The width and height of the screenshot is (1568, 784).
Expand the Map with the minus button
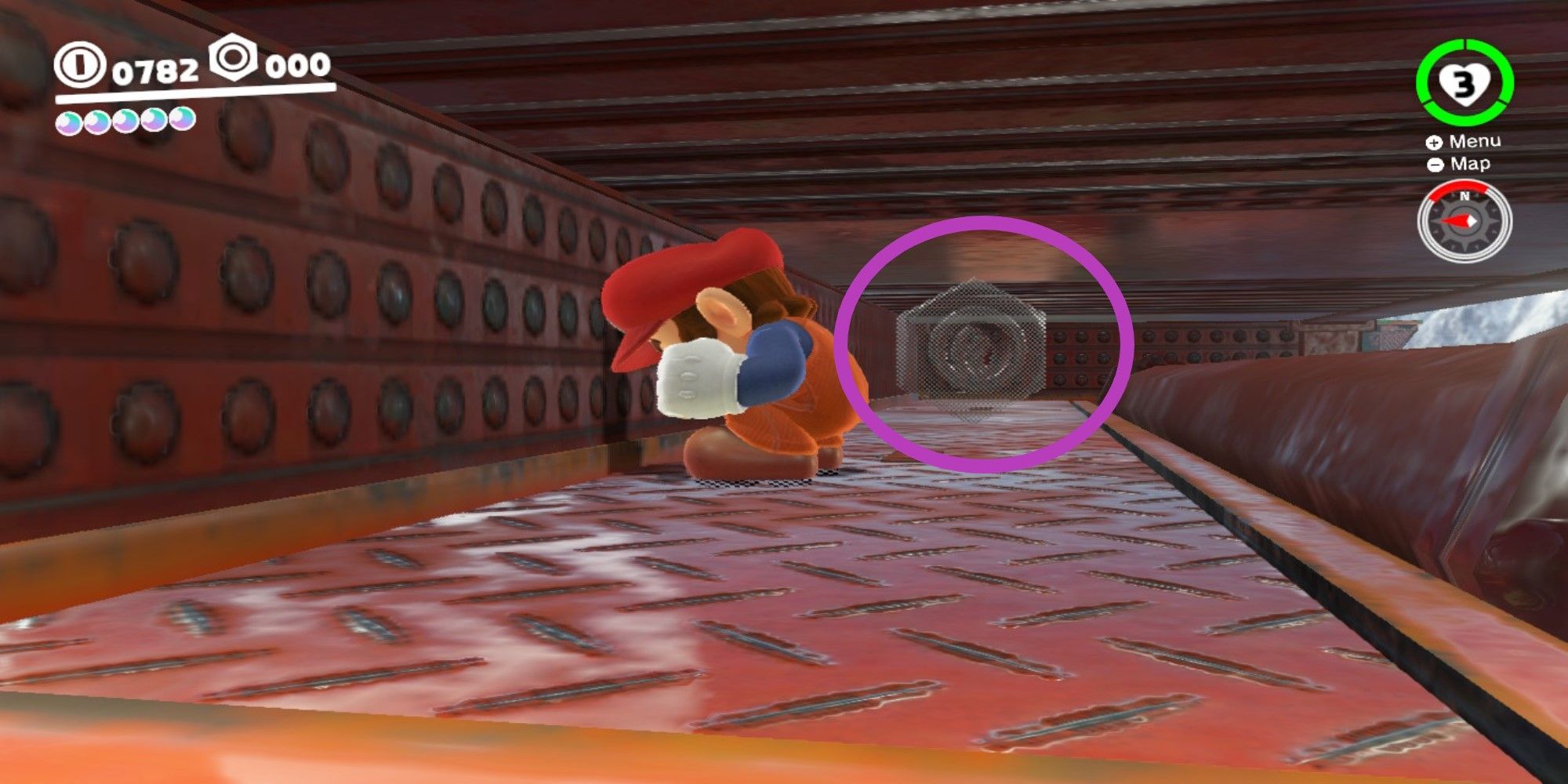(x=1434, y=165)
